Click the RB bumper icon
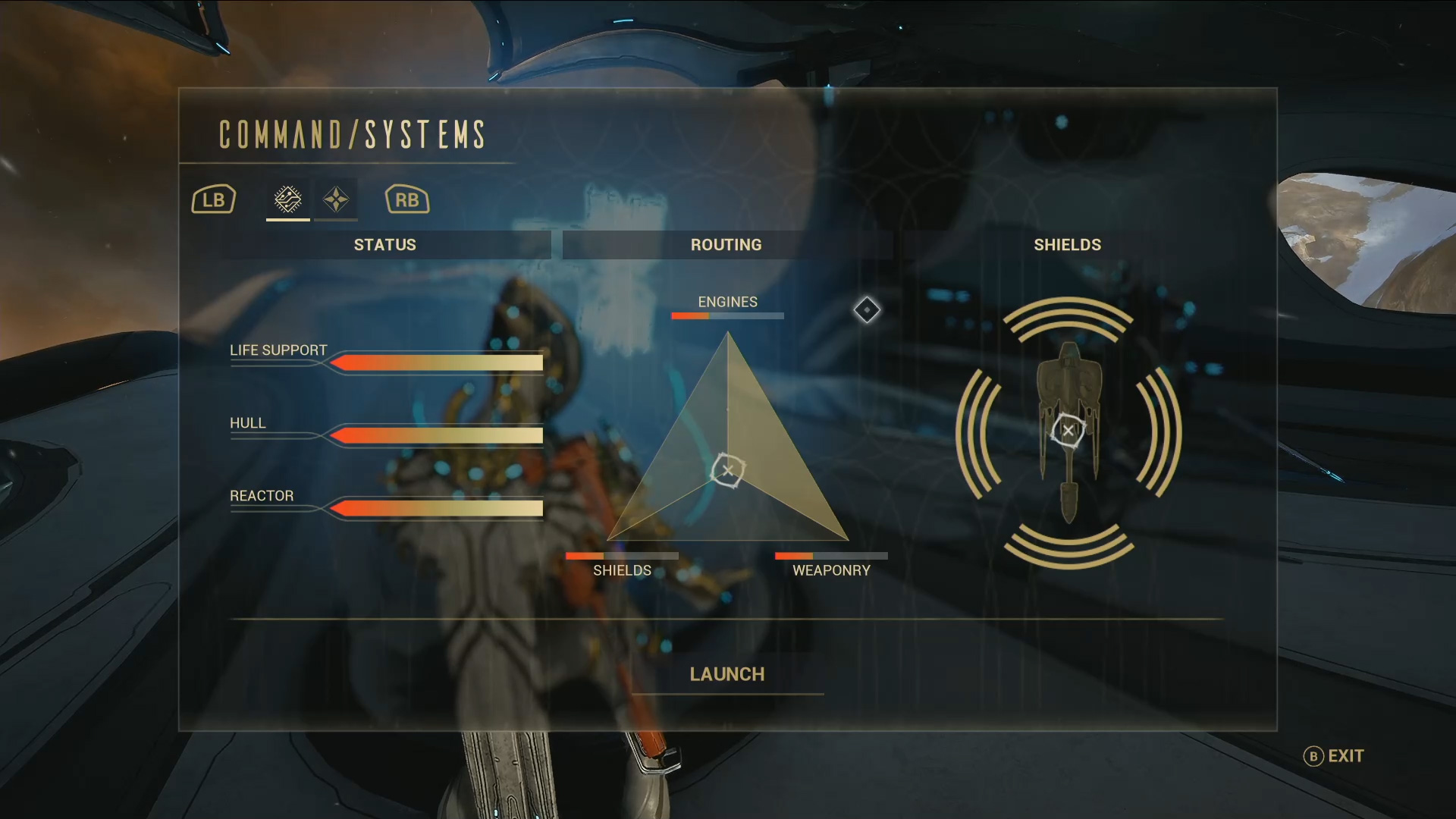 tap(406, 199)
